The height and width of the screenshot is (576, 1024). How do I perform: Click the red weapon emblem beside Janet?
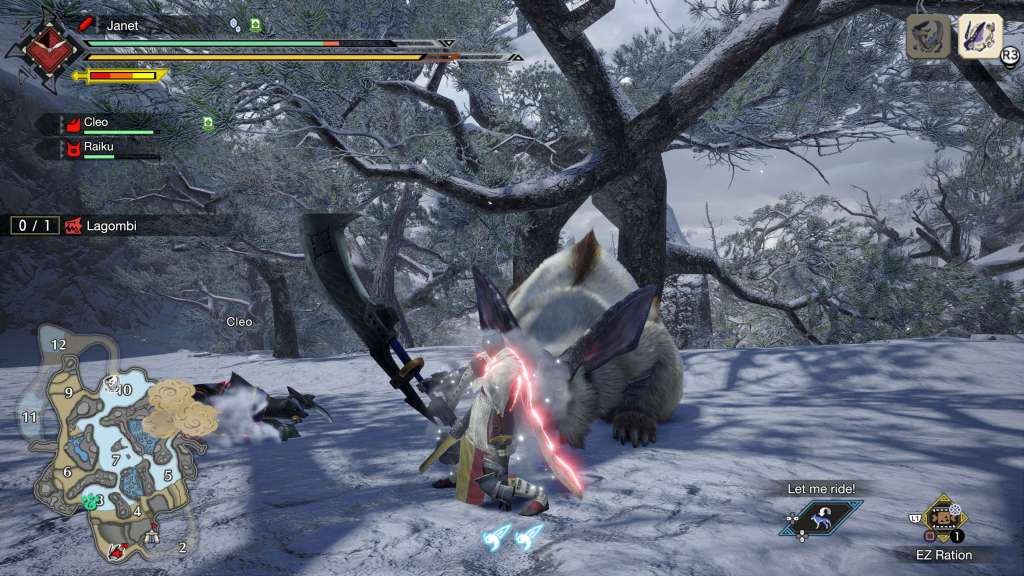tap(42, 48)
